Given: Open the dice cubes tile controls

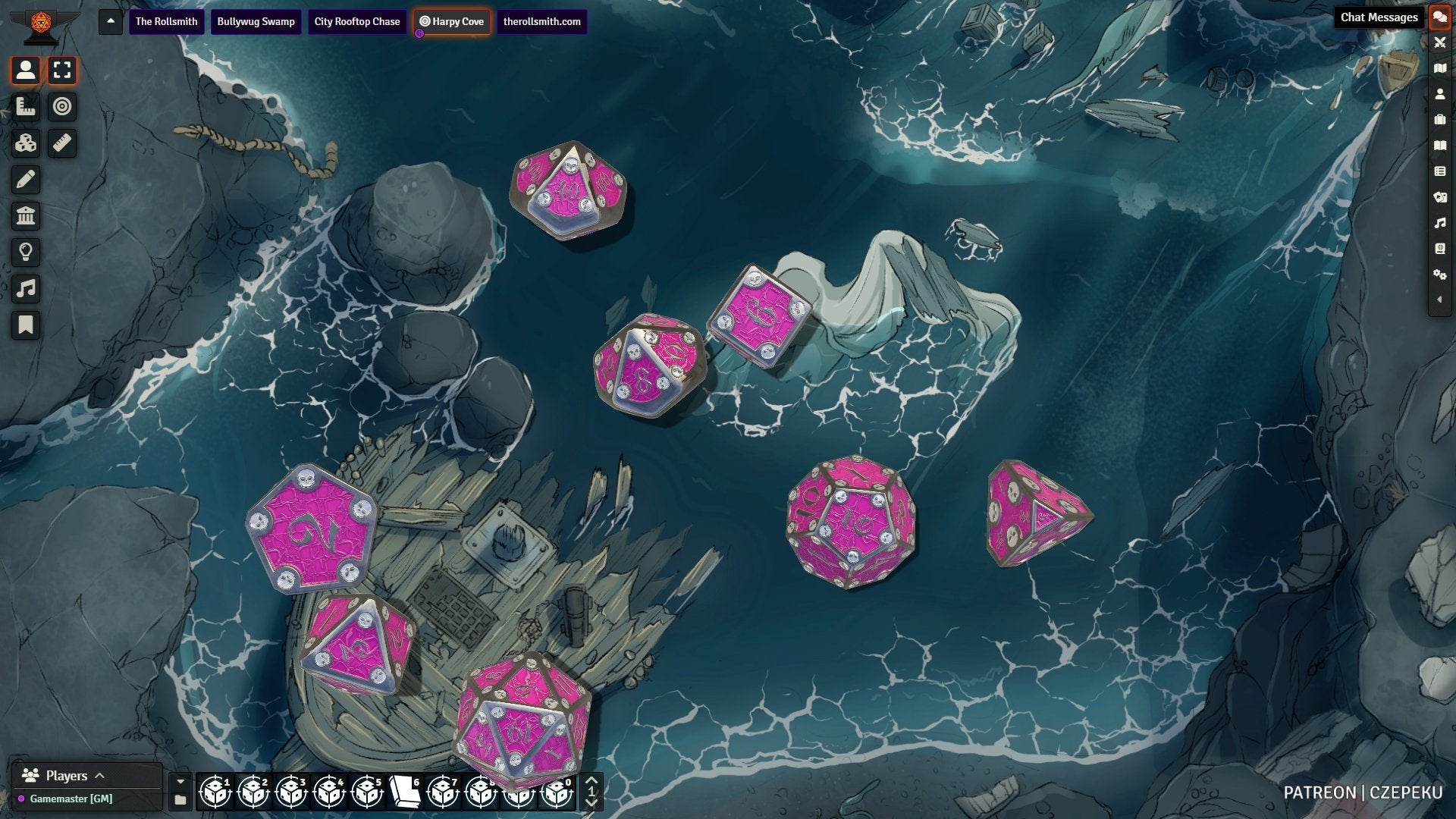Looking at the screenshot, I should tap(26, 143).
